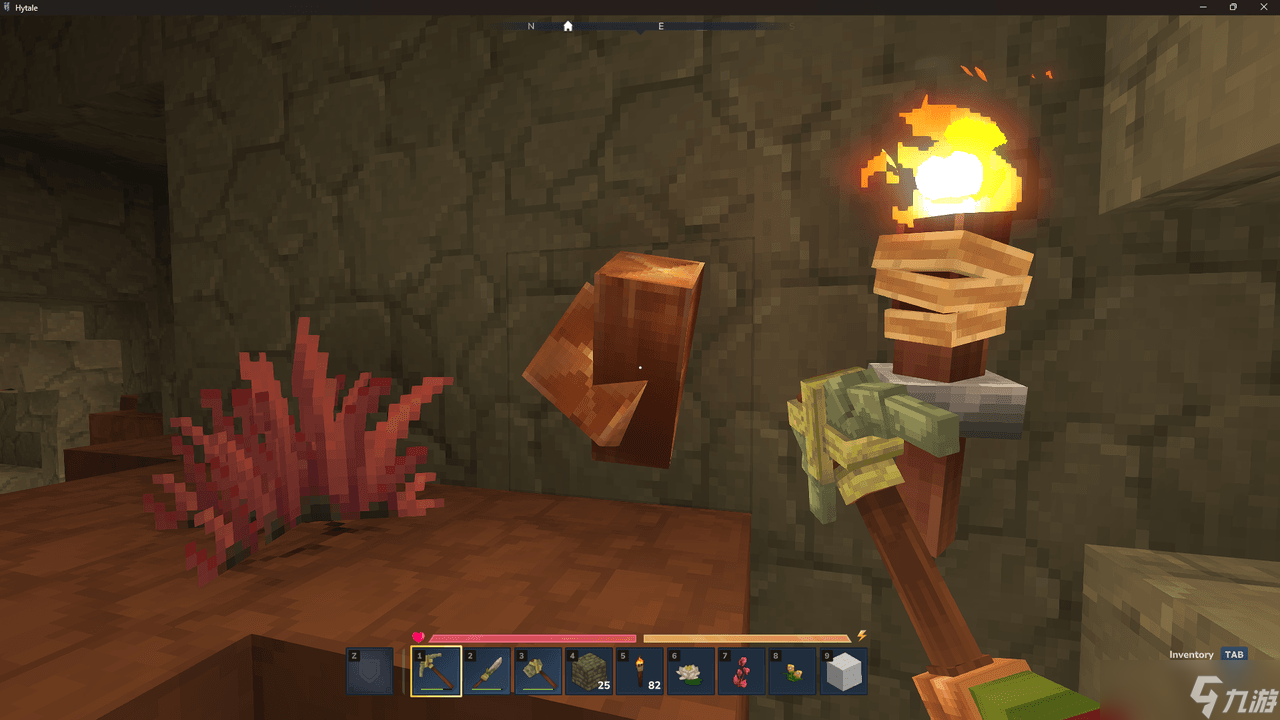Click the home marker on the compass bar
1280x720 pixels.
tap(568, 26)
